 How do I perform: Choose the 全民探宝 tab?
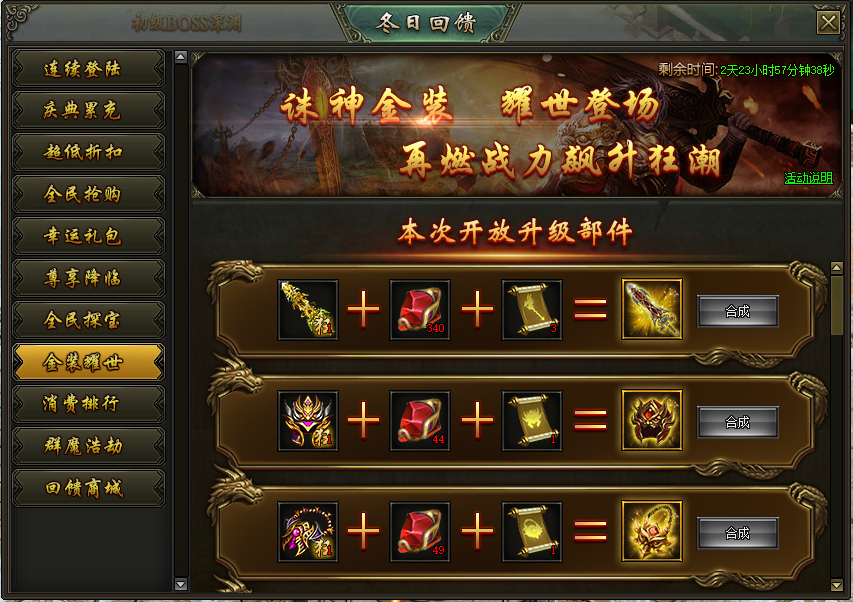pyautogui.click(x=88, y=321)
